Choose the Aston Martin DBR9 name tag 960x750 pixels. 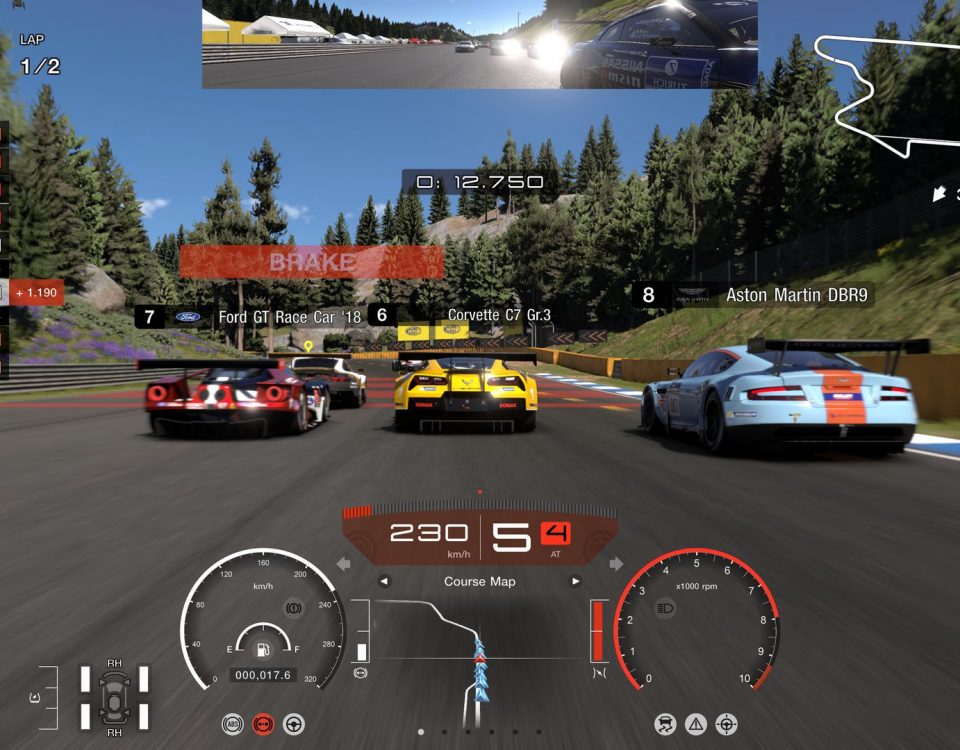tap(753, 295)
